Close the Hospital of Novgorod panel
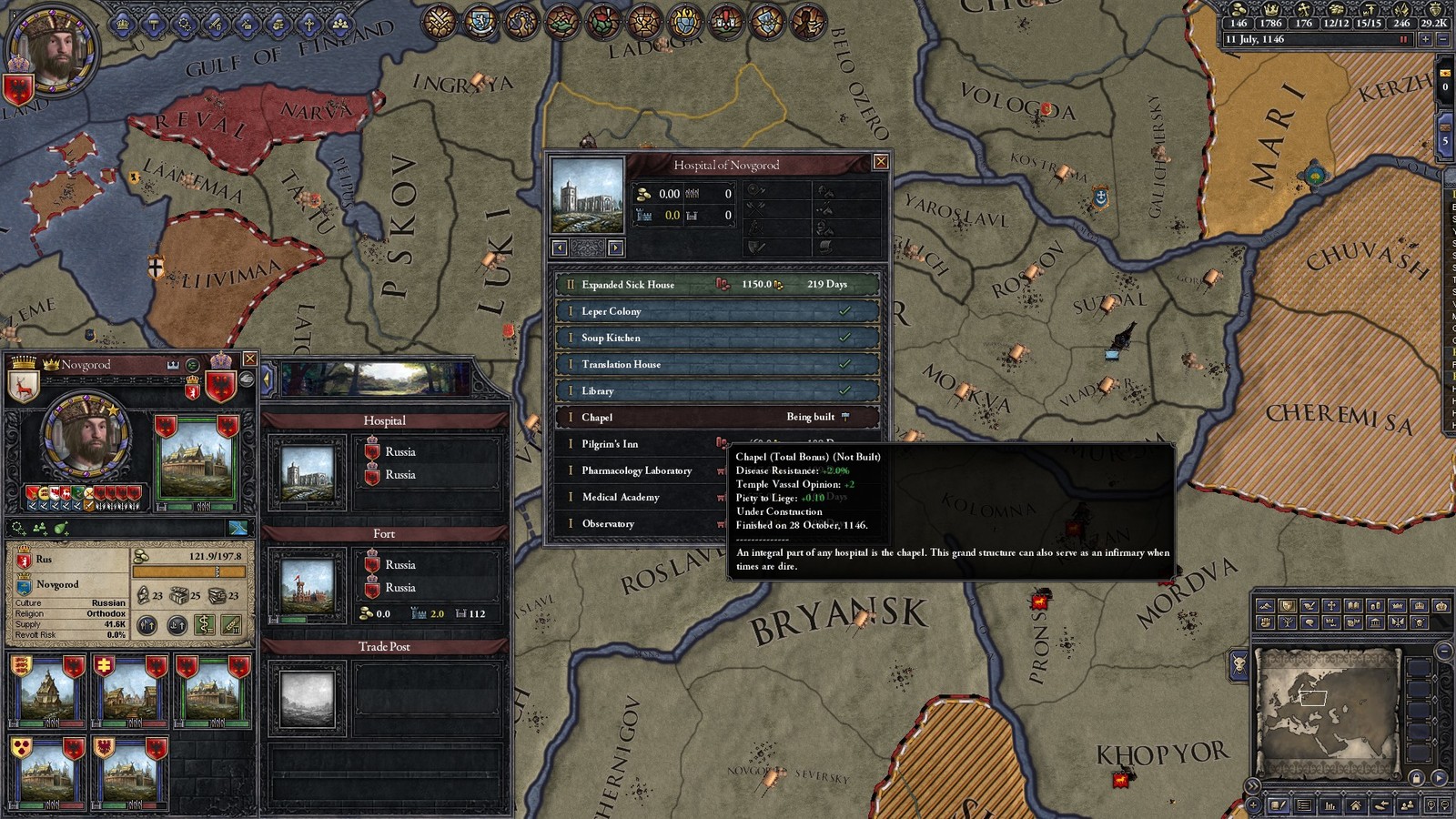Screen dimensions: 1456x819 tap(880, 162)
